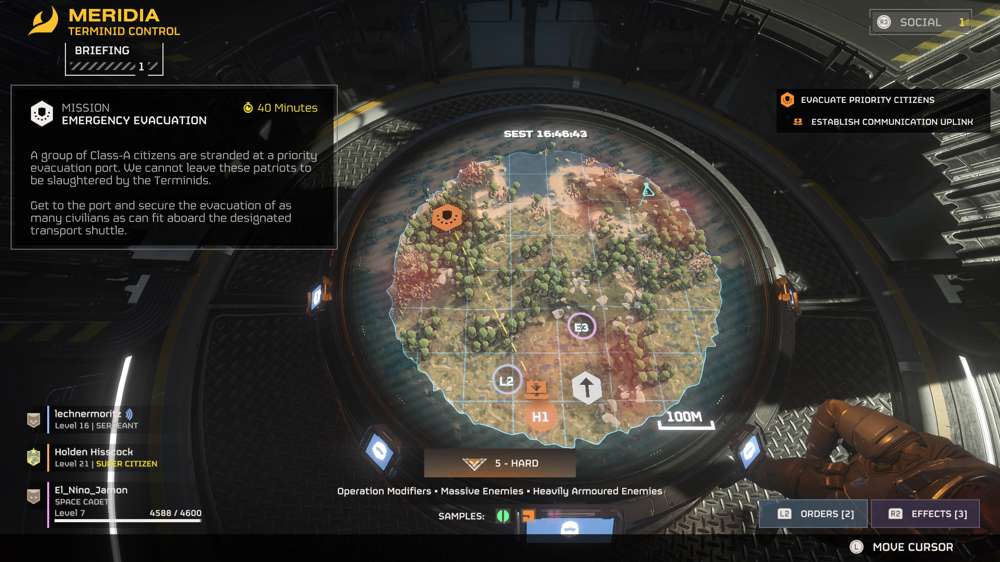
Task: Select the orange uplink marker near L2
Action: (537, 388)
